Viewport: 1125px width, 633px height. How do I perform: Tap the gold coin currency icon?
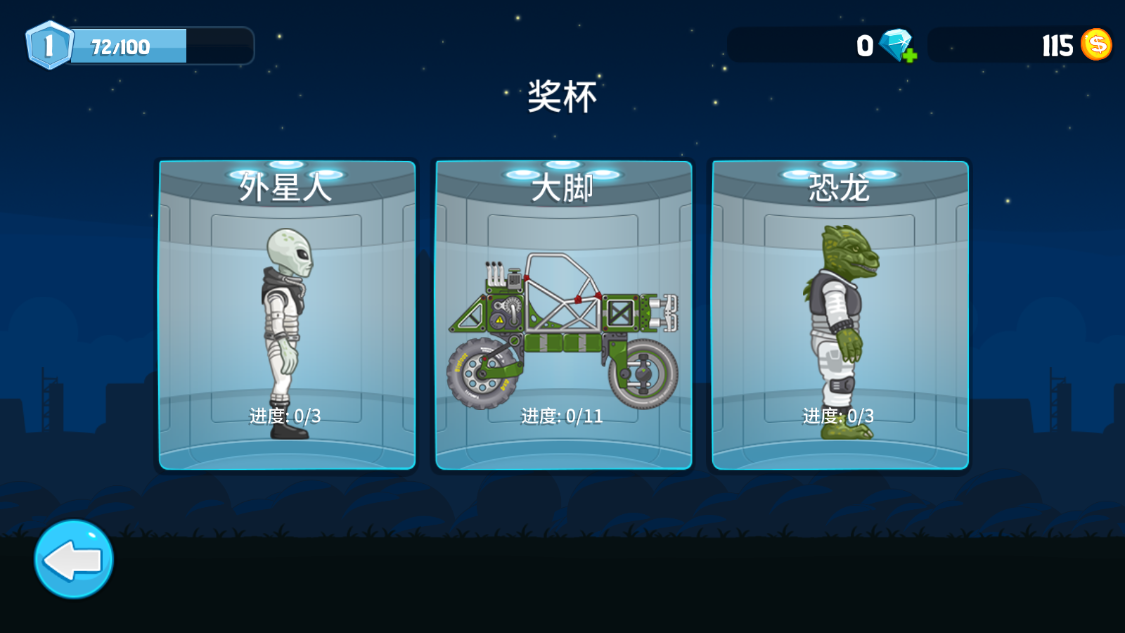click(x=1096, y=45)
